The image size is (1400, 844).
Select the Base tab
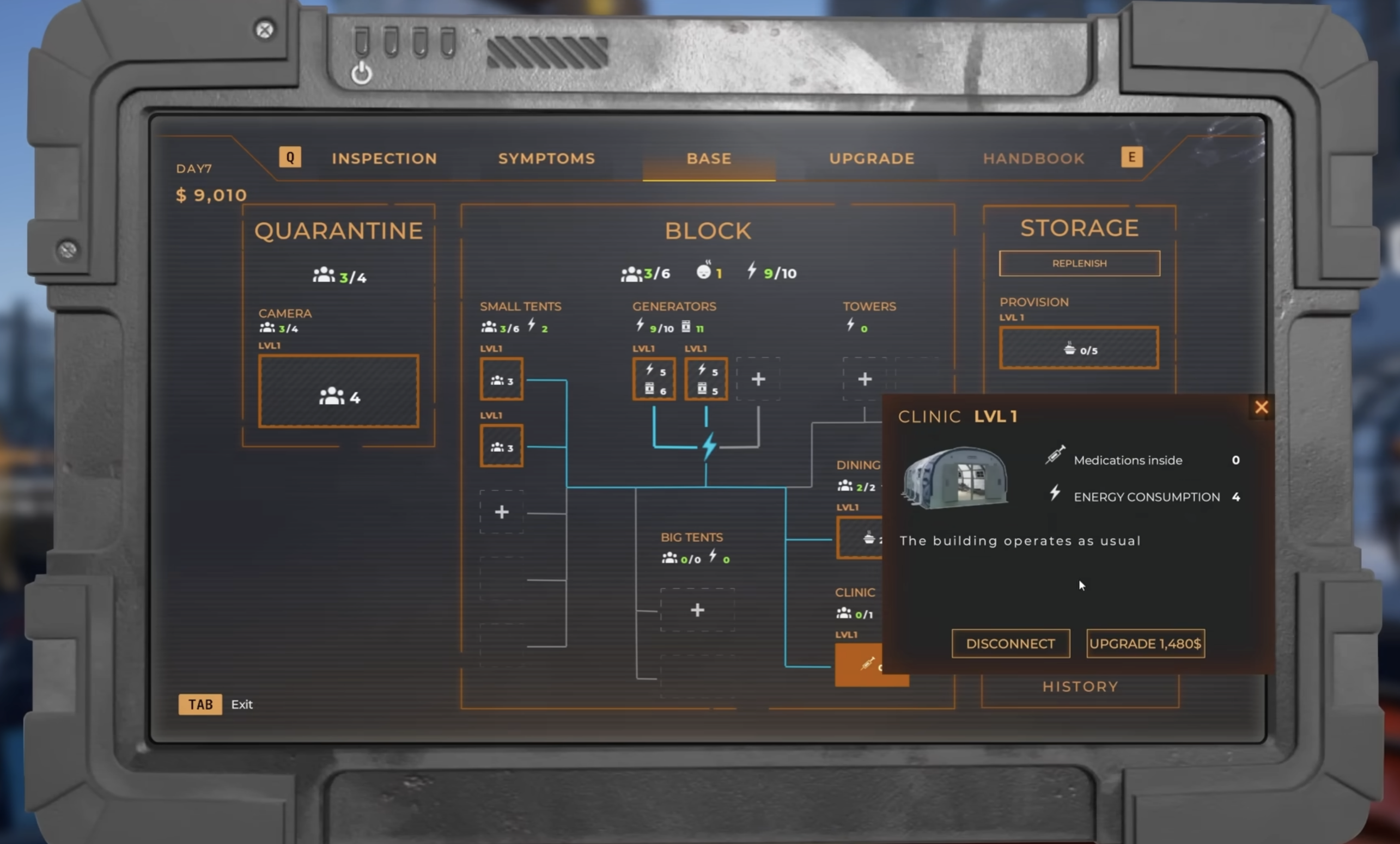(x=709, y=158)
